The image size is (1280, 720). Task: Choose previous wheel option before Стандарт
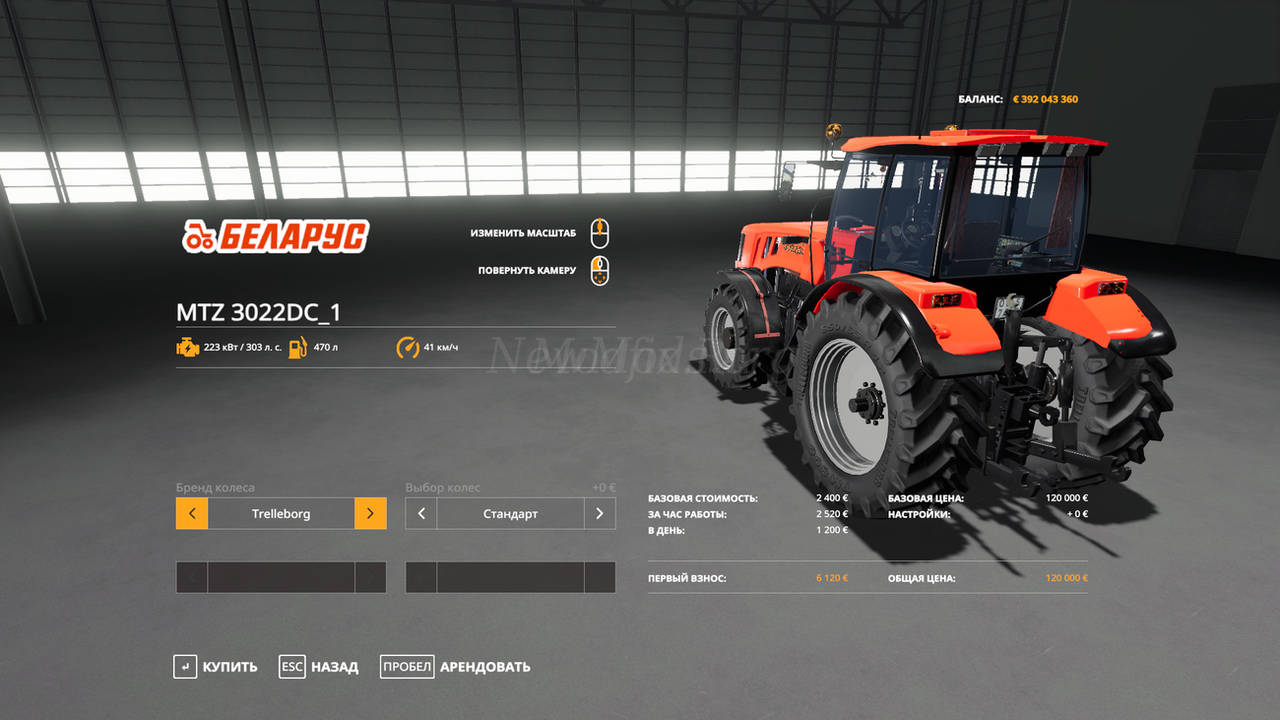pyautogui.click(x=421, y=514)
